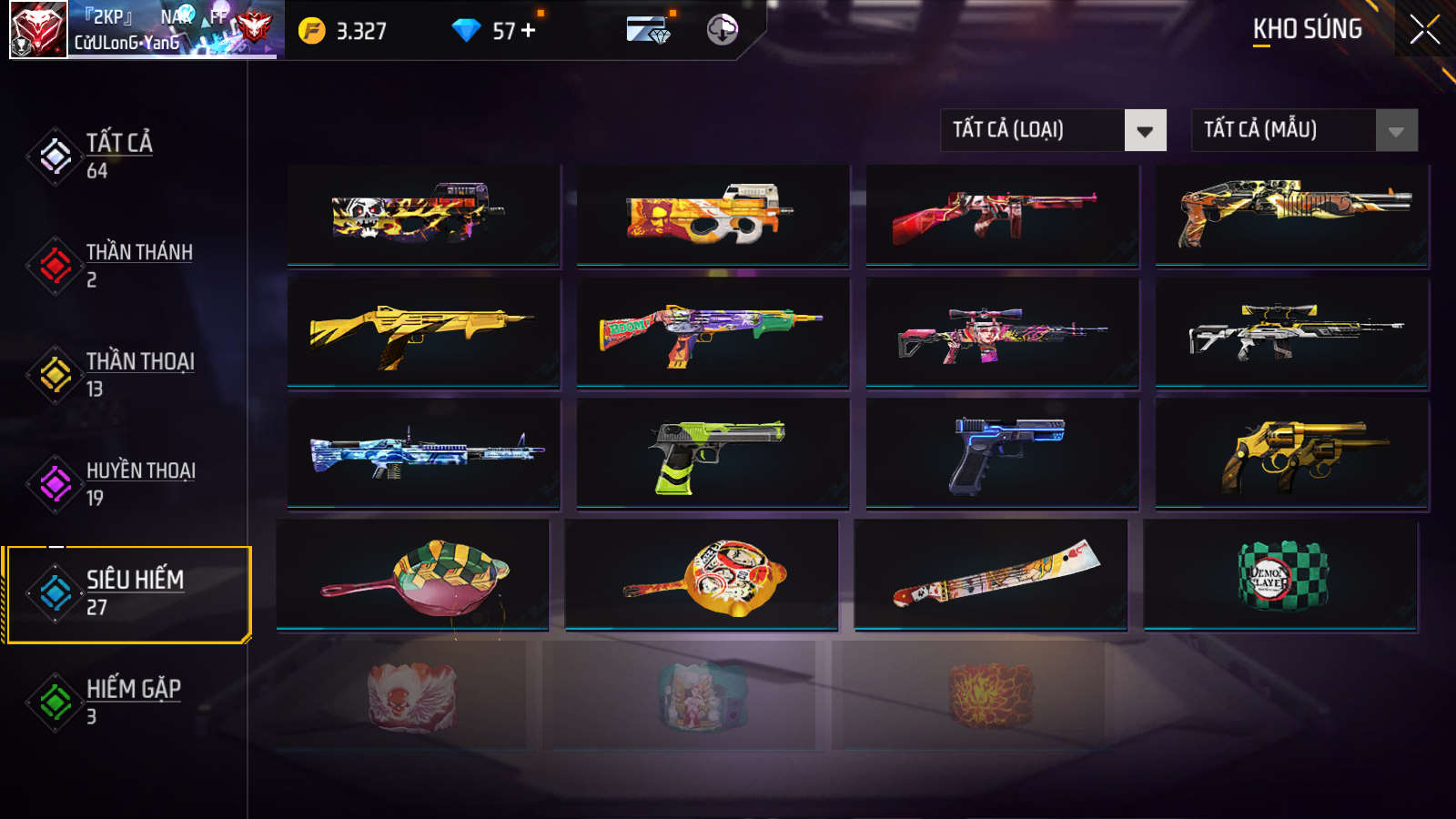
Task: Pick the checkered pink frying pan skin
Action: 412,574
